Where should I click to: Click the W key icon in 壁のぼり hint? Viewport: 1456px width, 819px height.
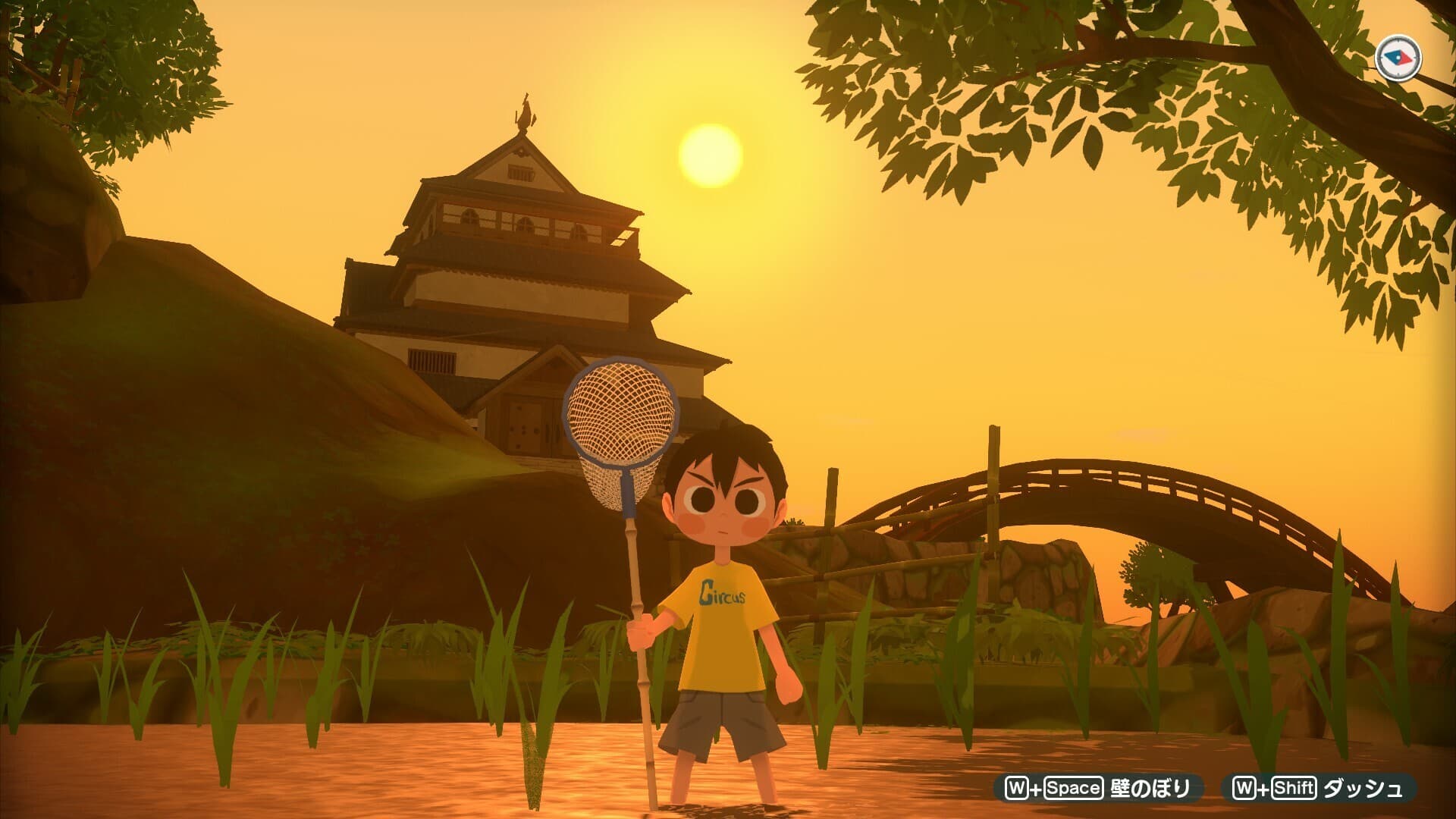point(1018,786)
